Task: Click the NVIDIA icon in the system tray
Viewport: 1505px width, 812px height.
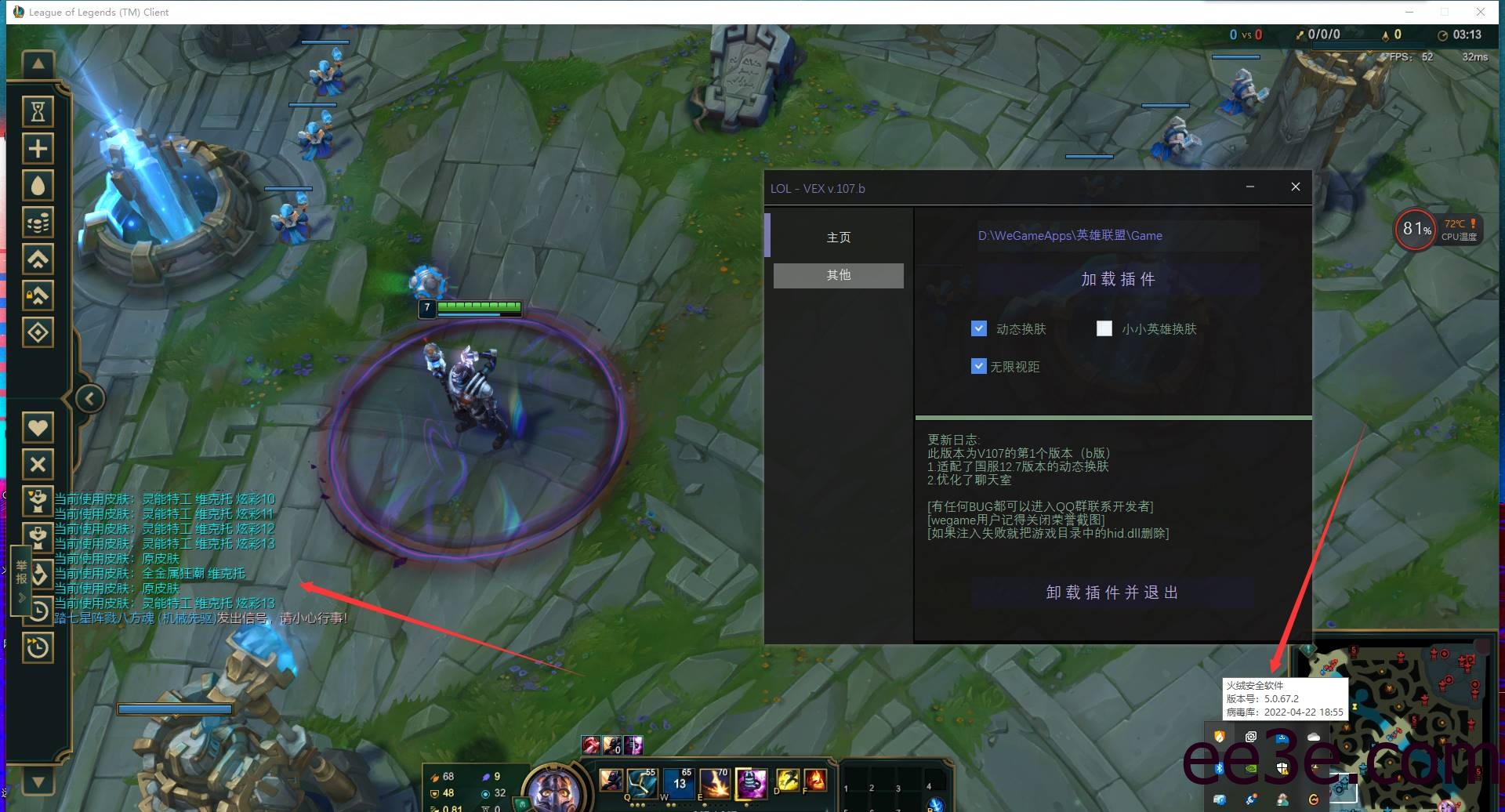Action: pos(1250,770)
